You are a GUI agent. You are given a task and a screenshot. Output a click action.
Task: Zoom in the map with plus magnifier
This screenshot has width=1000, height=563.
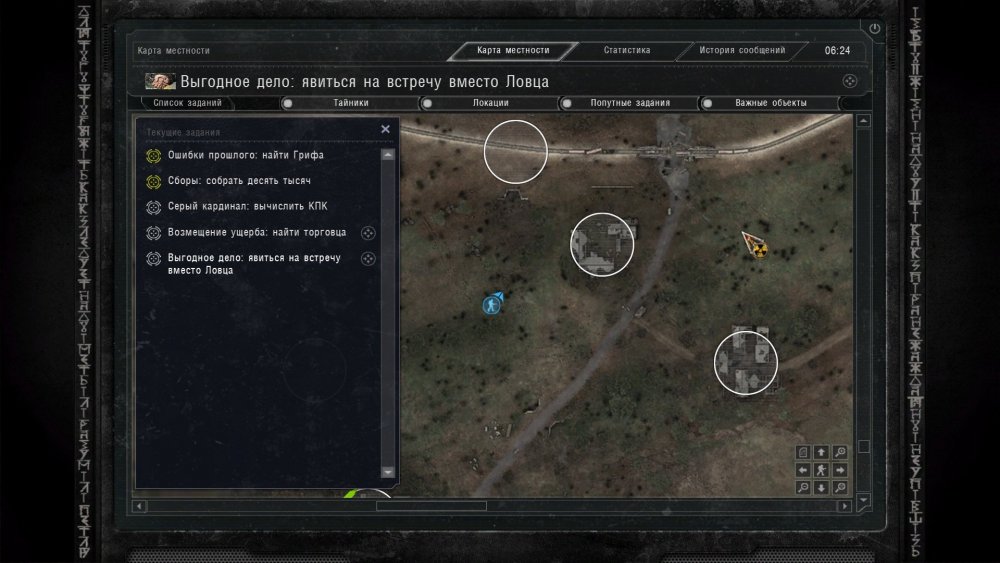[x=840, y=452]
